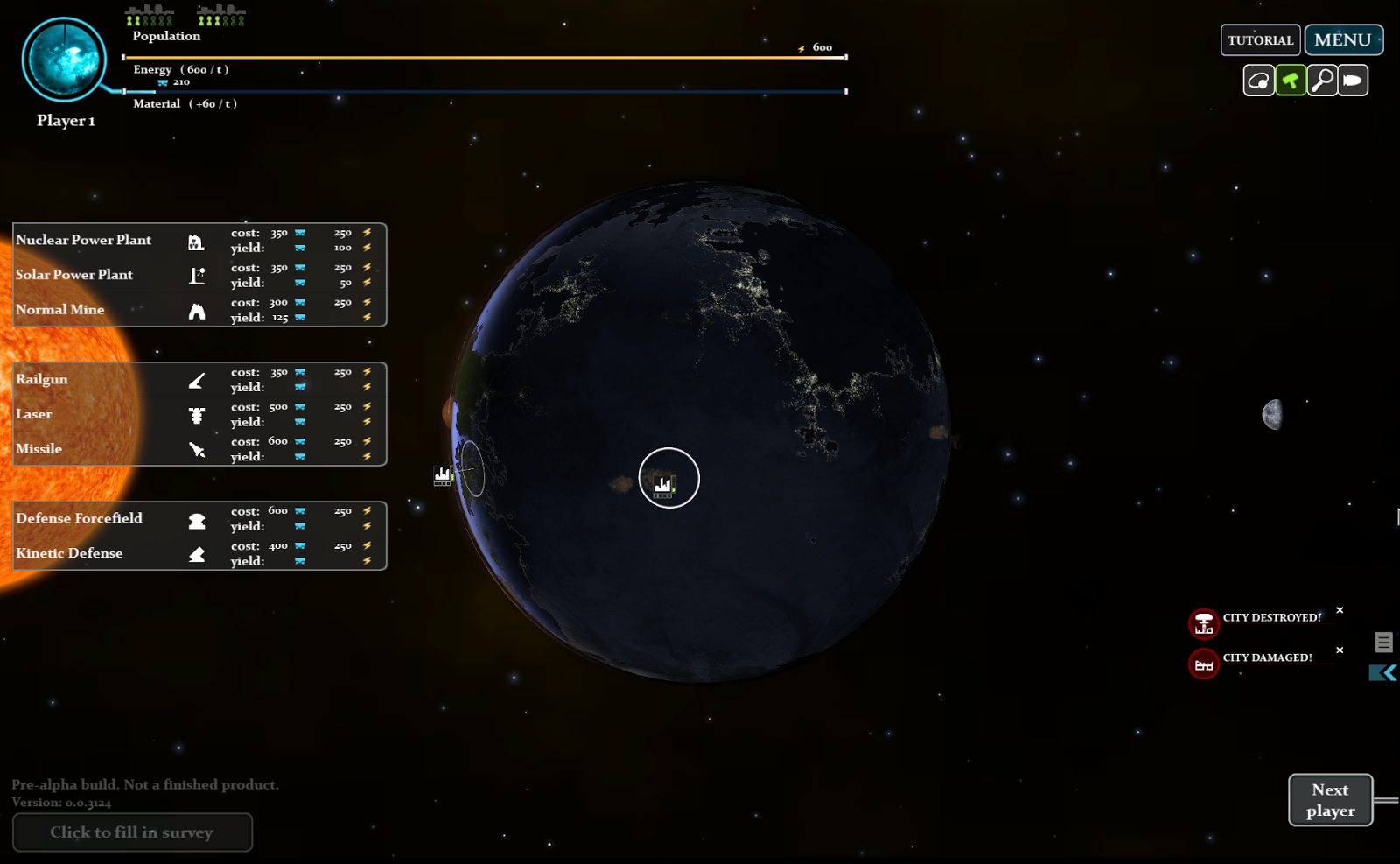The image size is (1400, 864).
Task: Select the Normal Mine icon
Action: 197,310
